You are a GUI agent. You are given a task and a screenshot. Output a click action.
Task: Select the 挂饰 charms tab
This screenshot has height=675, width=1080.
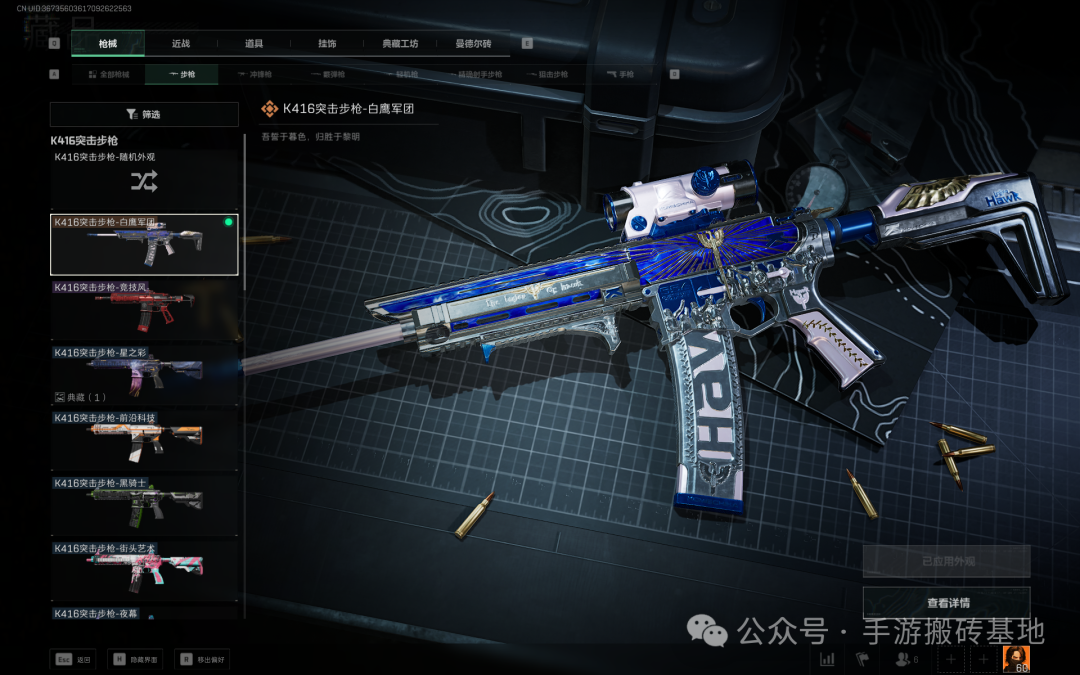click(327, 44)
